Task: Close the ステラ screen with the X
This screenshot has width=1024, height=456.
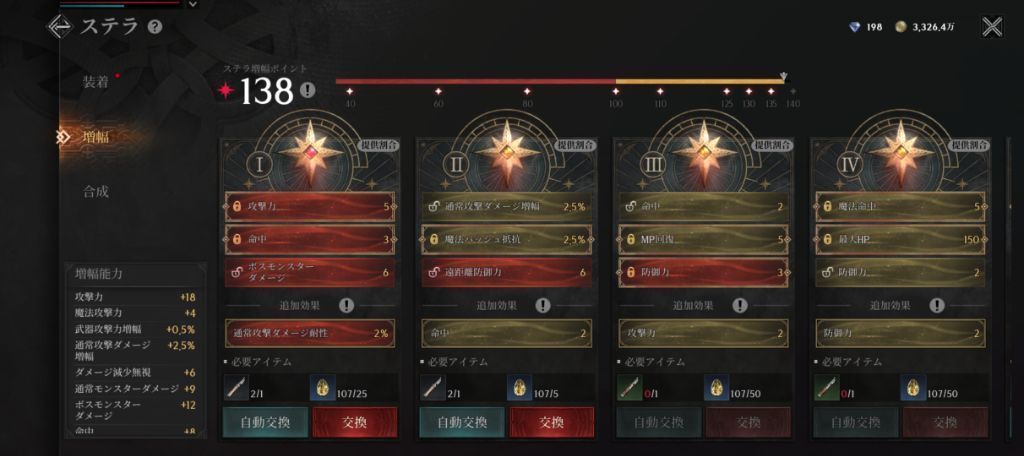Action: click(991, 27)
